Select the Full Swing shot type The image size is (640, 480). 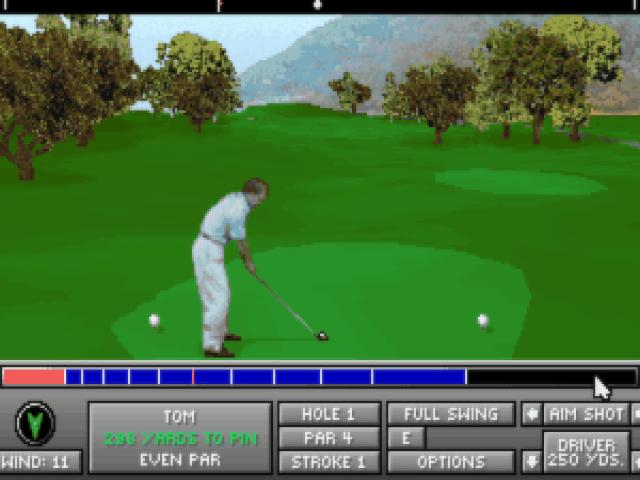pyautogui.click(x=451, y=414)
